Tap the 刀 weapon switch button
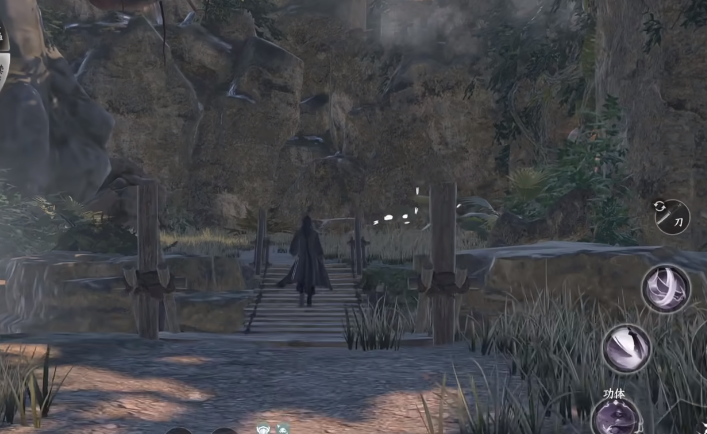Screen dimensions: 707x434 coord(671,215)
